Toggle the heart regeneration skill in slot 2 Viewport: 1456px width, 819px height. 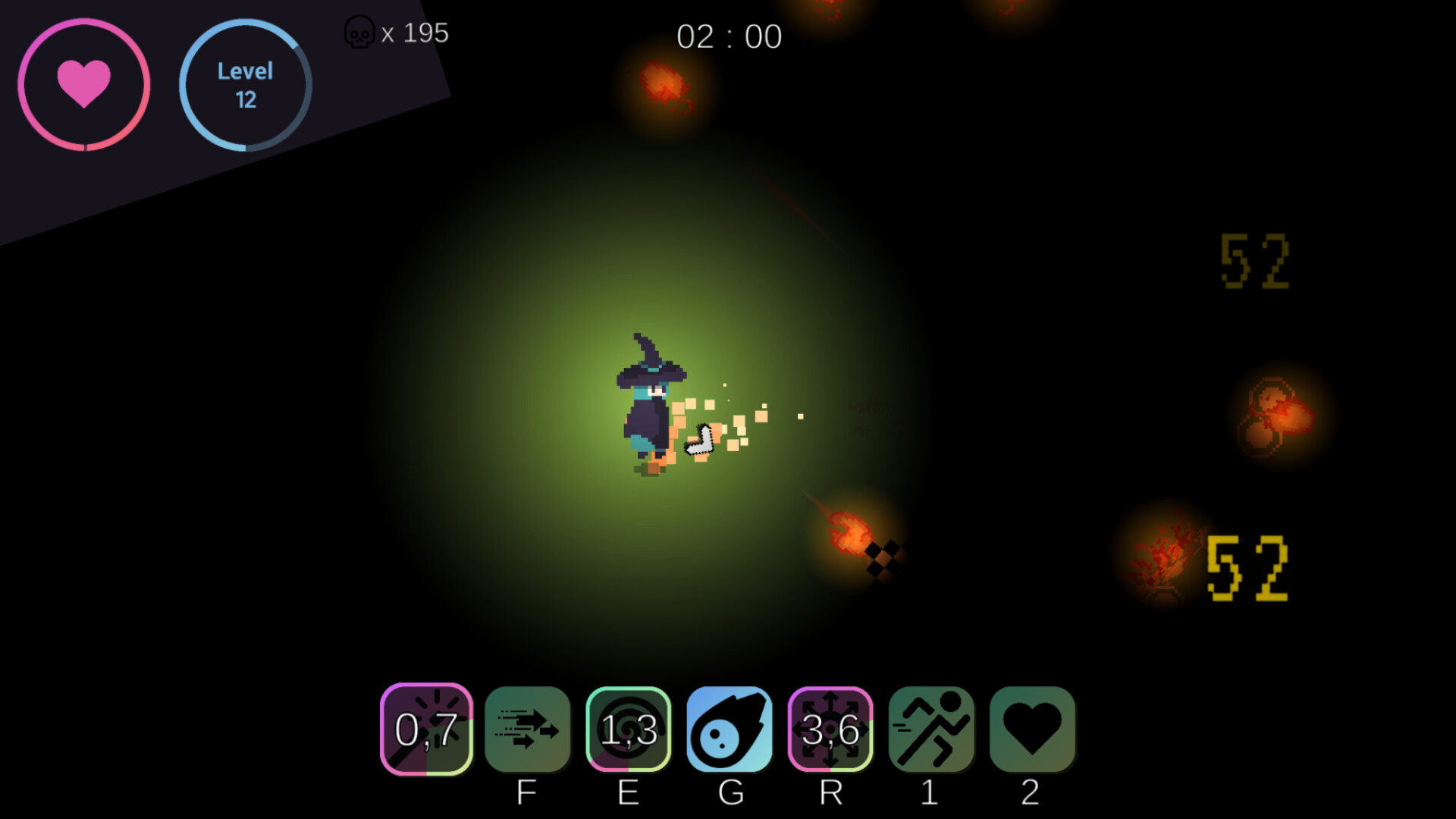click(x=1032, y=730)
